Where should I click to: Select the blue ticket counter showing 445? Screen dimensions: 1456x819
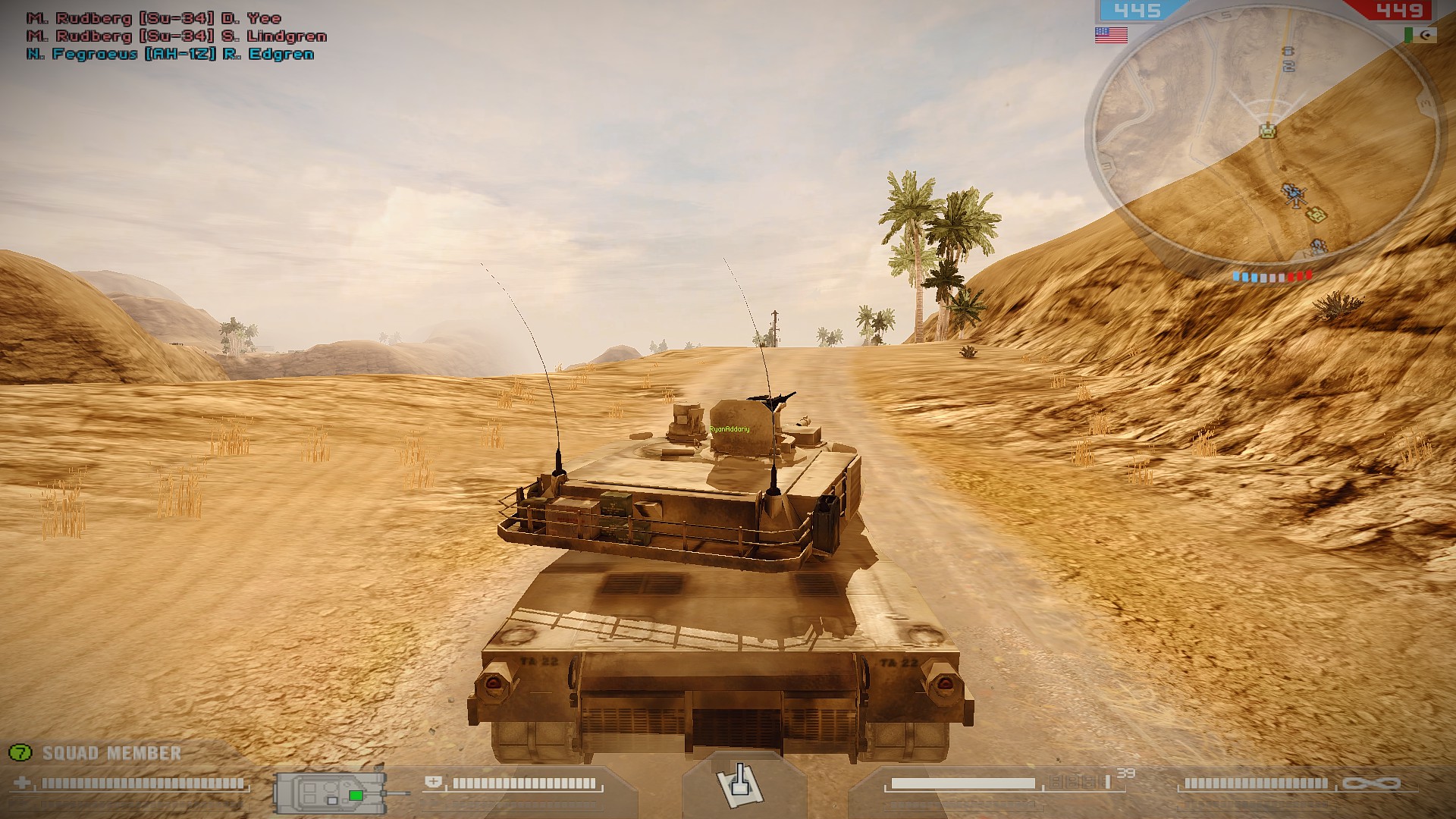pyautogui.click(x=1137, y=11)
